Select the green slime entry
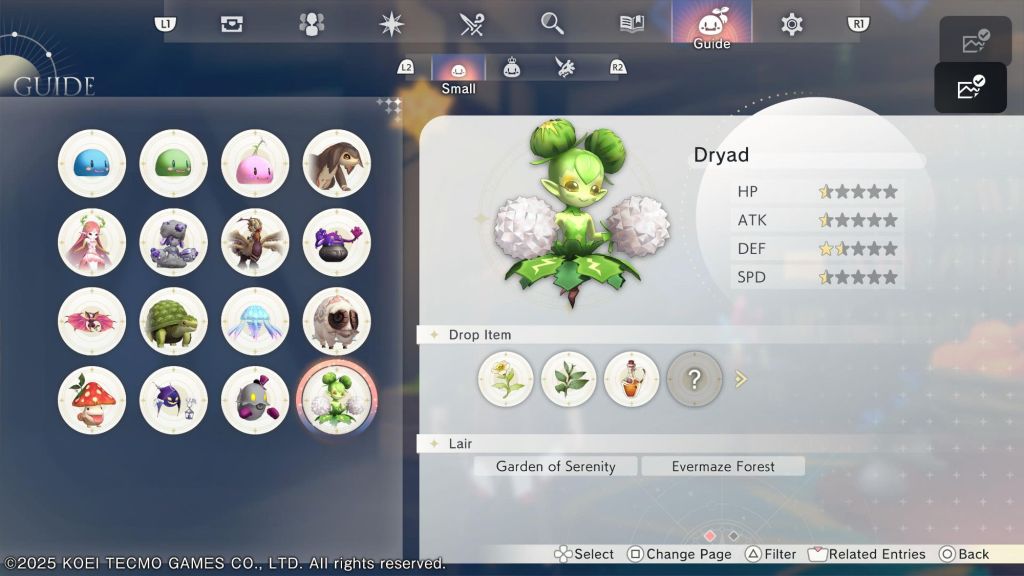The image size is (1024, 576). [173, 163]
